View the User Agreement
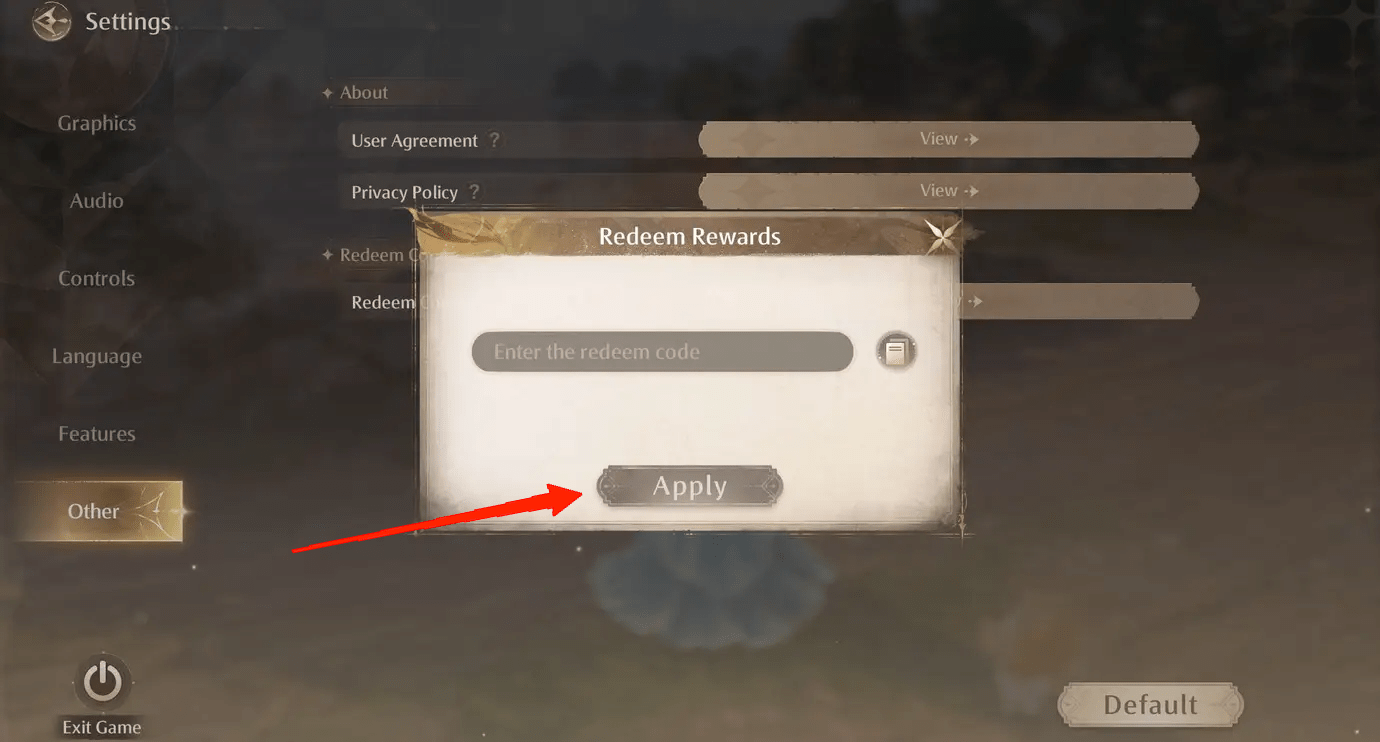Viewport: 1380px width, 742px height. 948,139
